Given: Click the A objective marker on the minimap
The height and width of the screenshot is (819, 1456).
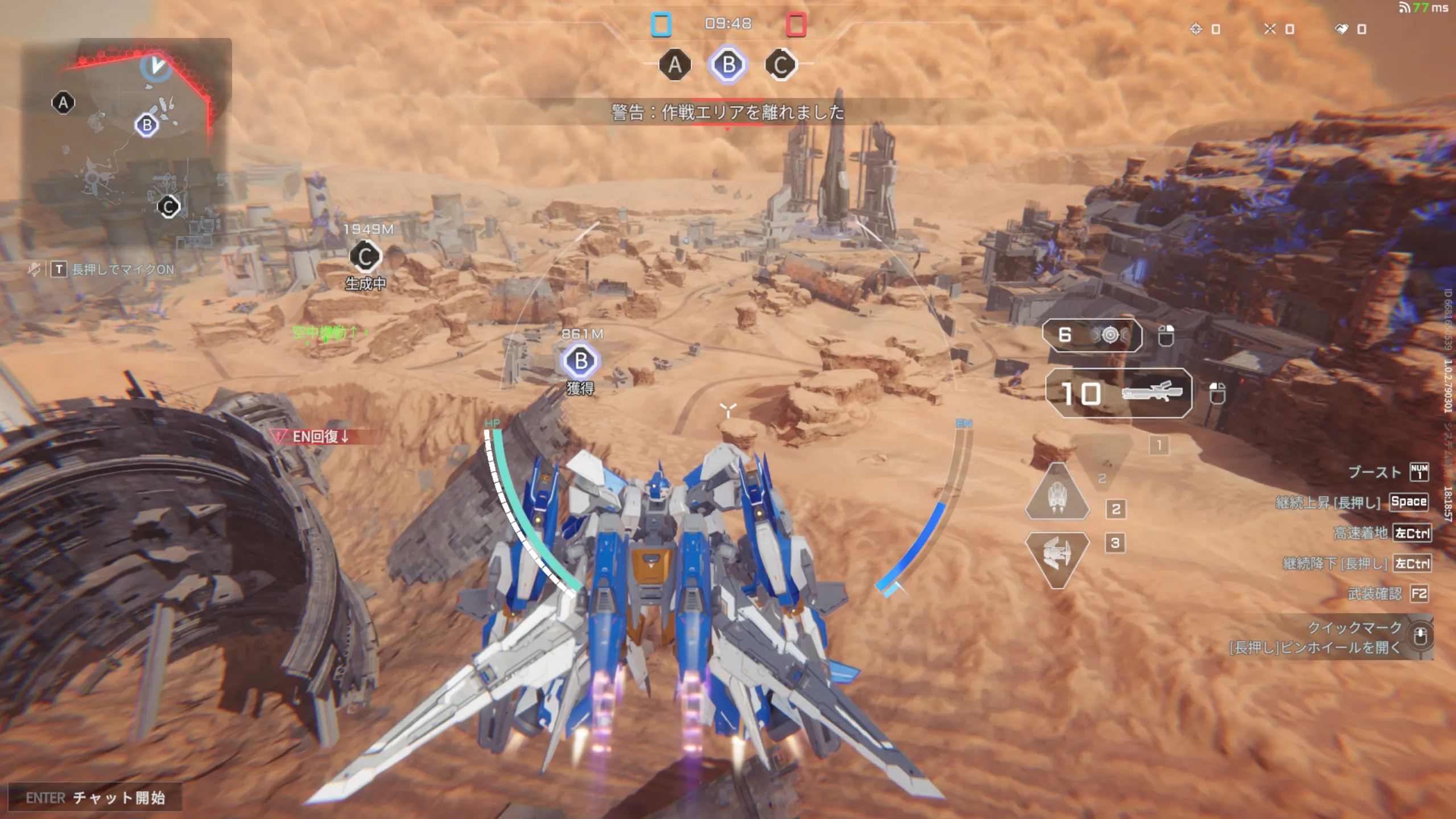Looking at the screenshot, I should 63,103.
